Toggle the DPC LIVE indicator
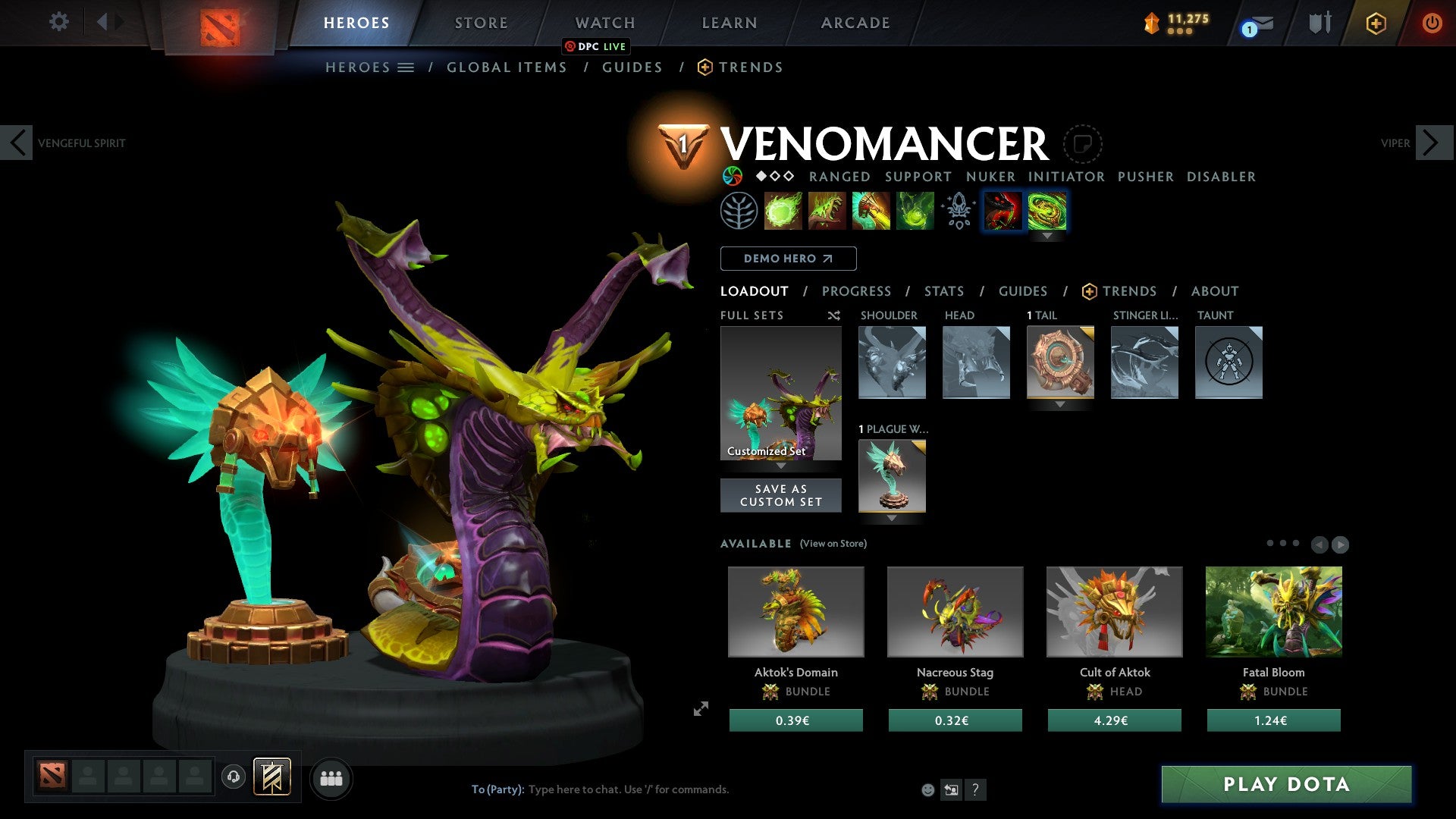The width and height of the screenshot is (1456, 819). click(x=597, y=46)
